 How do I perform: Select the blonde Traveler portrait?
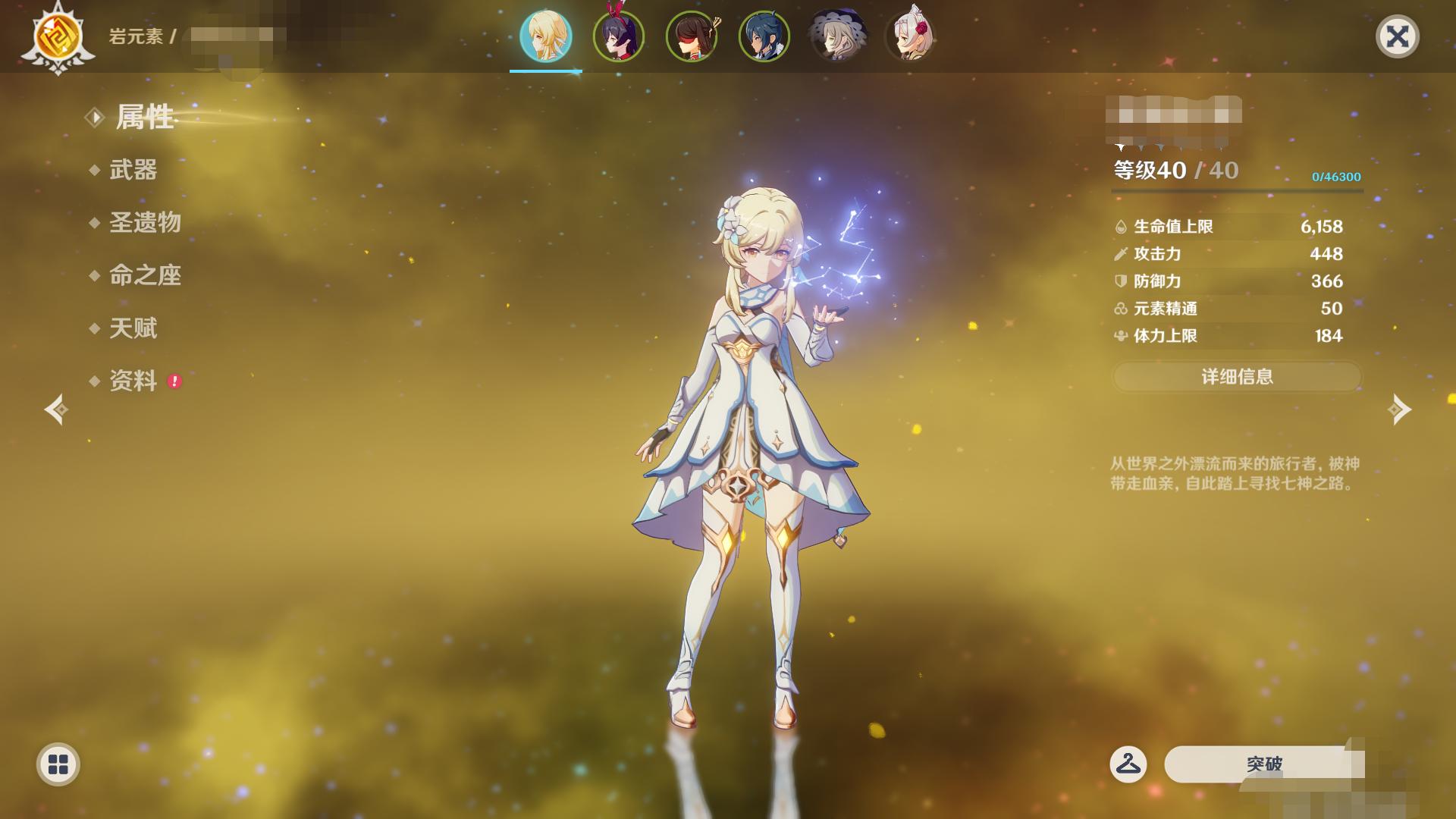(x=546, y=36)
